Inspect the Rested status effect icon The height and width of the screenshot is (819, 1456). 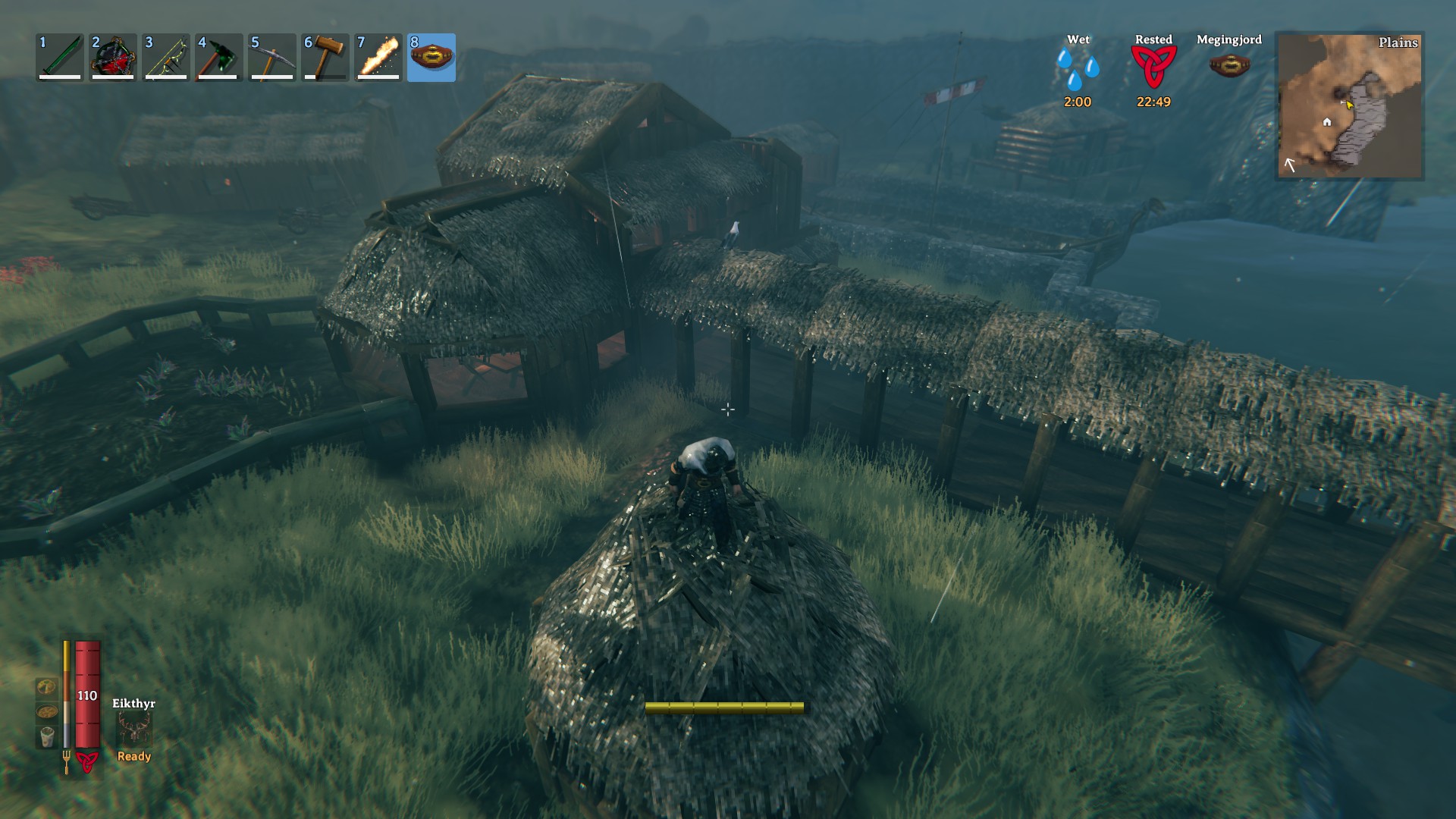point(1153,68)
